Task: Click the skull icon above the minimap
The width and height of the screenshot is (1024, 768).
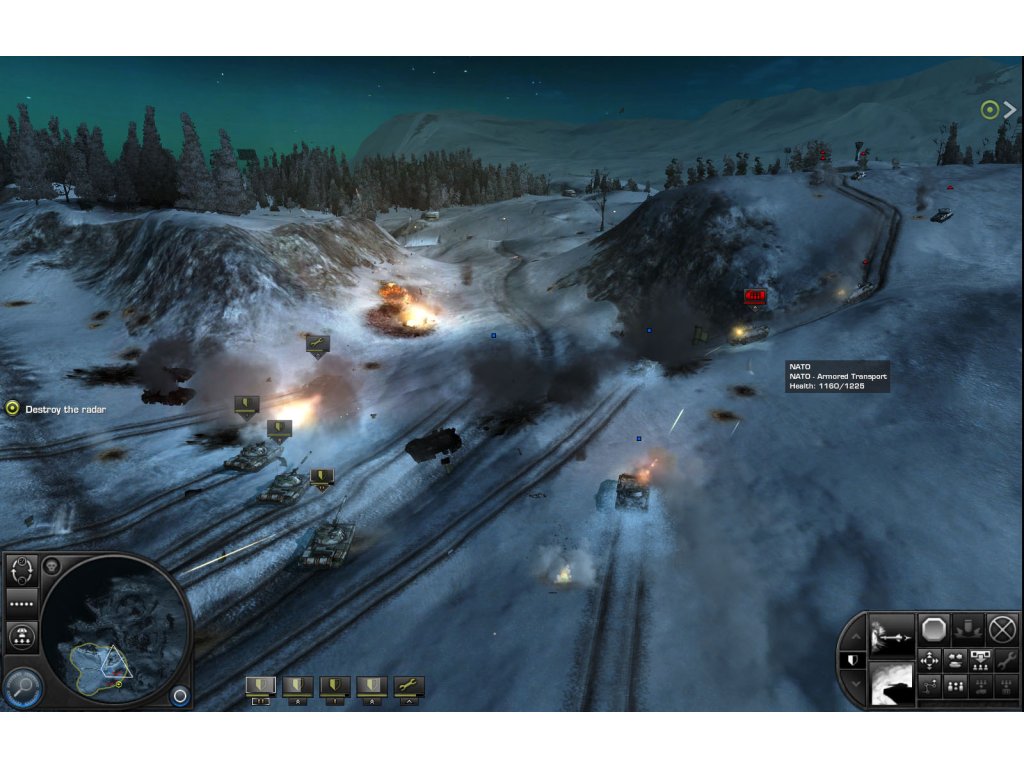Action: (x=52, y=567)
